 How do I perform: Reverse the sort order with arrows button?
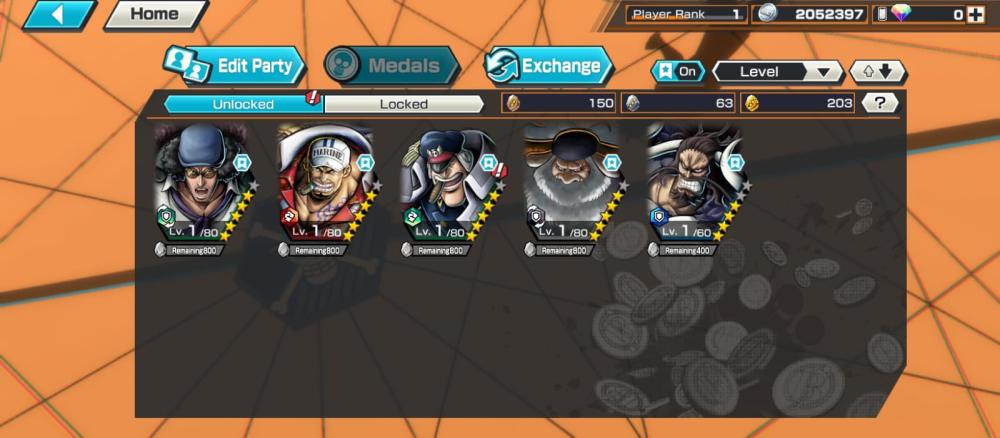coord(877,72)
